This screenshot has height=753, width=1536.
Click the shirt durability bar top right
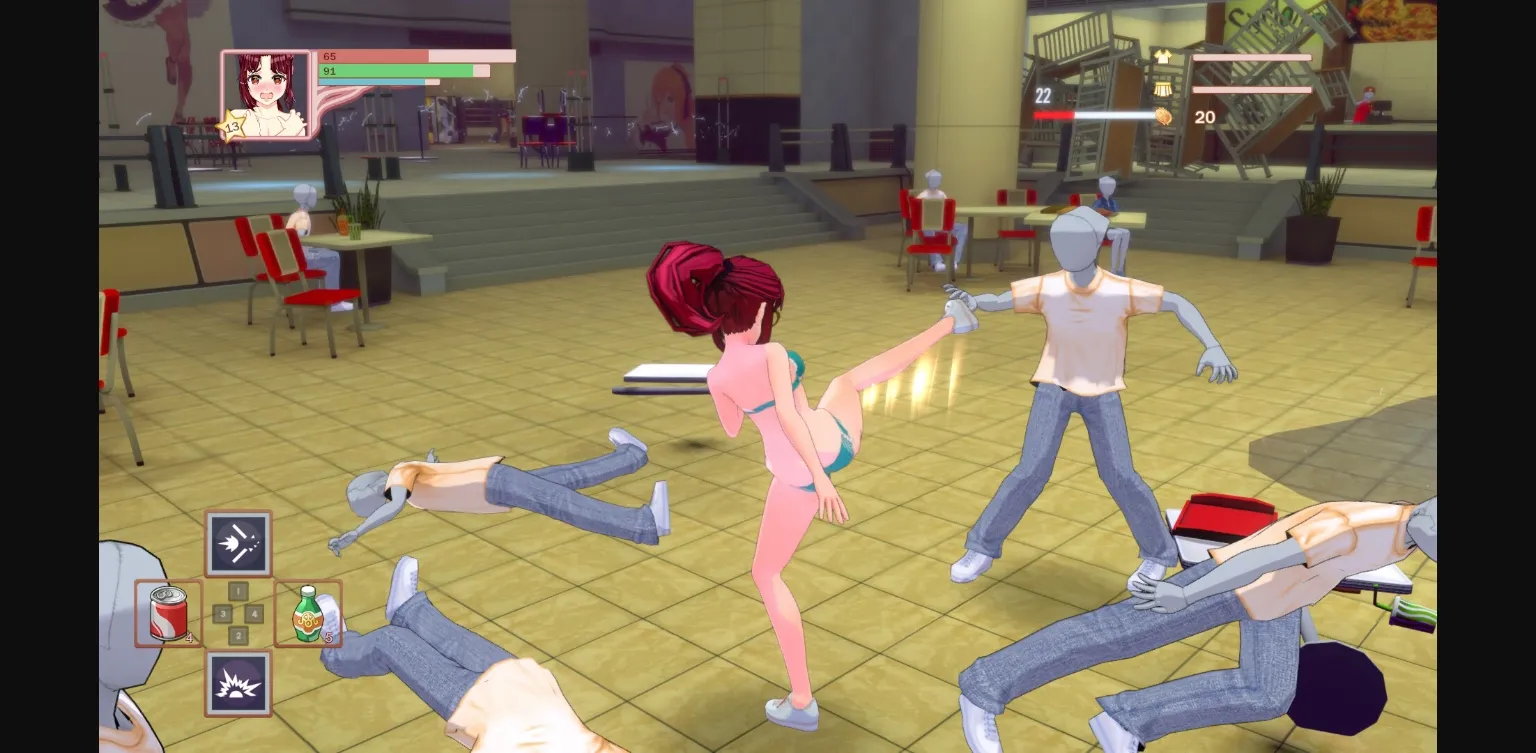pyautogui.click(x=1252, y=57)
